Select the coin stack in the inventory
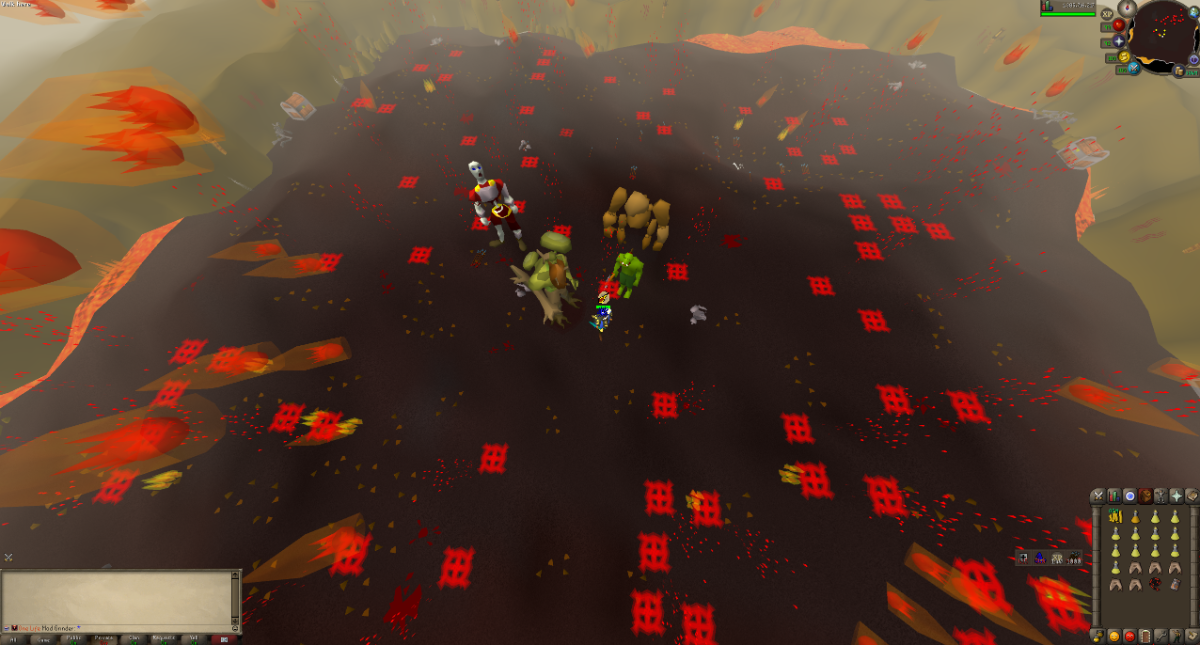This screenshot has width=1200, height=645. [1114, 518]
